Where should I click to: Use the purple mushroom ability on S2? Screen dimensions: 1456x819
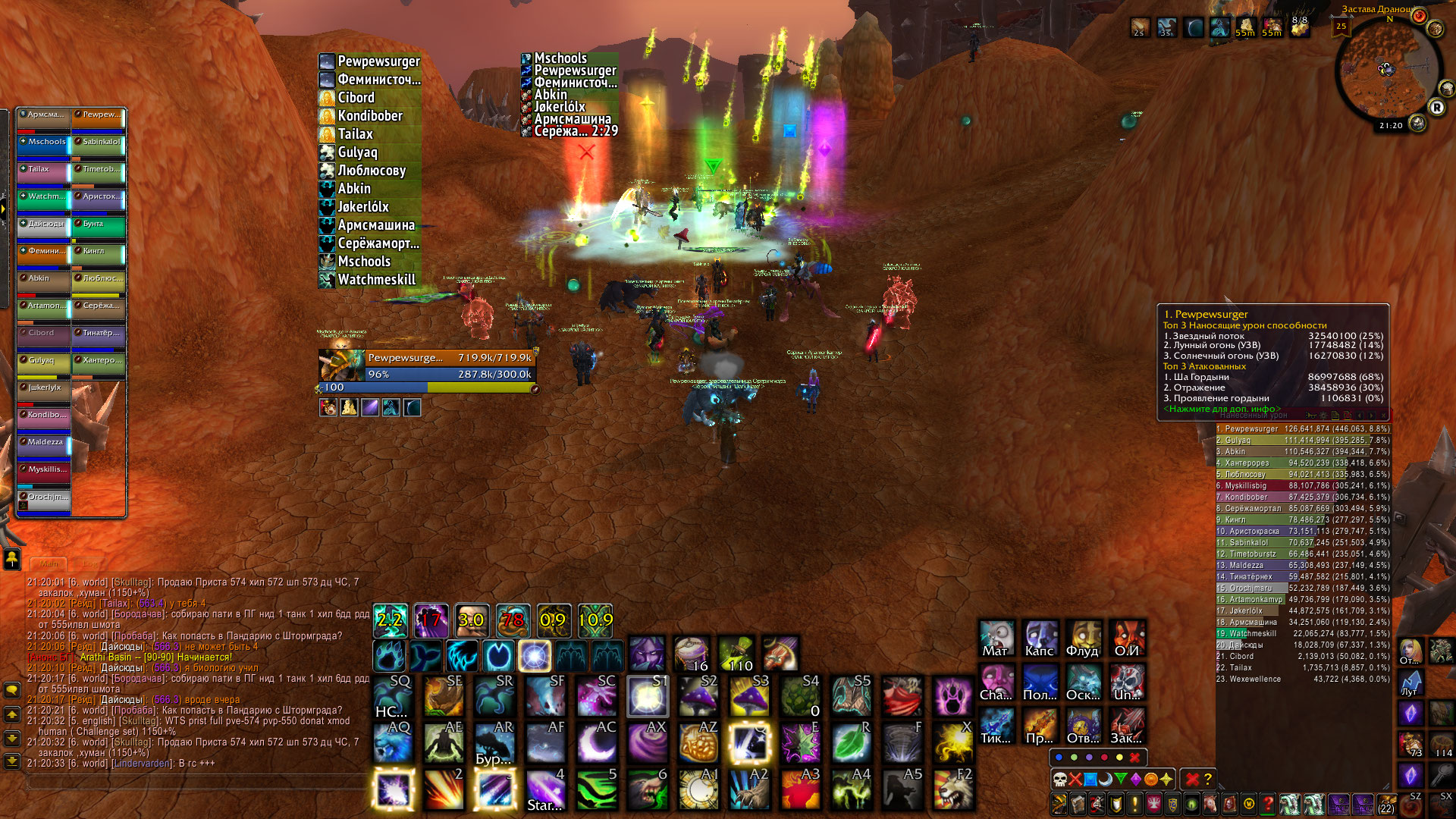coord(698,695)
